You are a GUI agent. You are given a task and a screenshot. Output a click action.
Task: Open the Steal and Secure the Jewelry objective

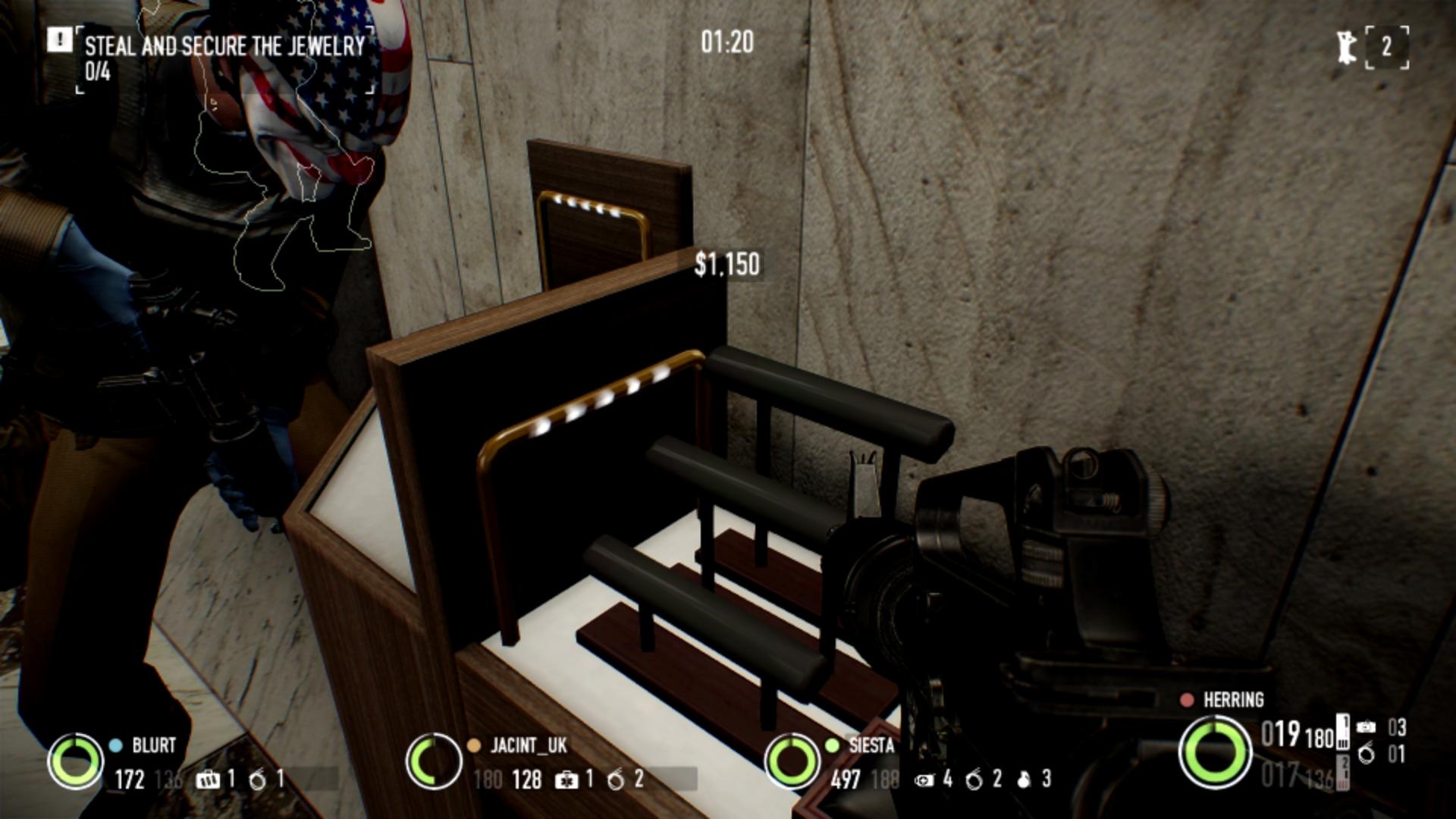coord(224,46)
